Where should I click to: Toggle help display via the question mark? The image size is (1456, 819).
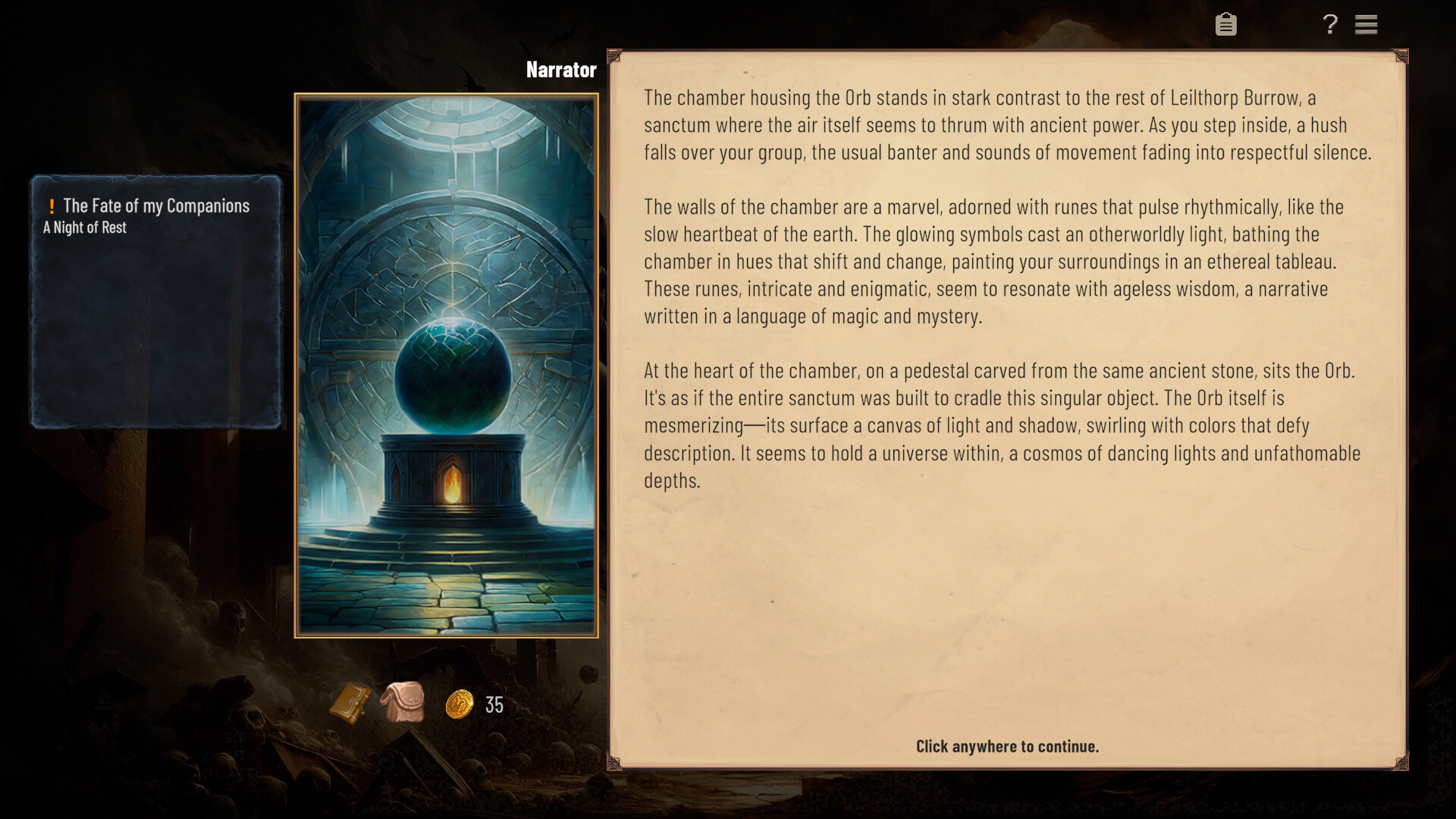[x=1329, y=24]
